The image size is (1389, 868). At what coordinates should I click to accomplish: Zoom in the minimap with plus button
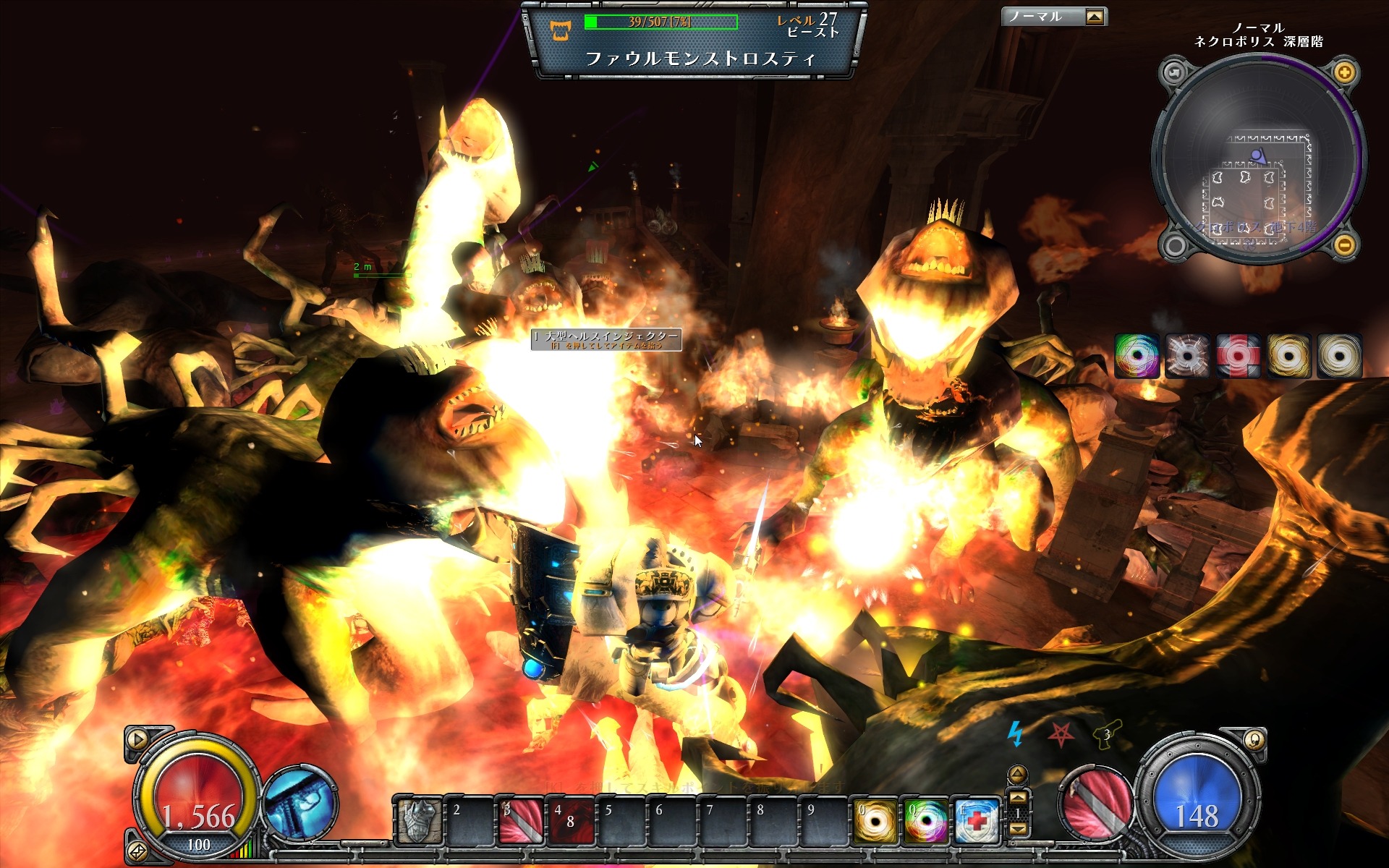(x=1344, y=72)
